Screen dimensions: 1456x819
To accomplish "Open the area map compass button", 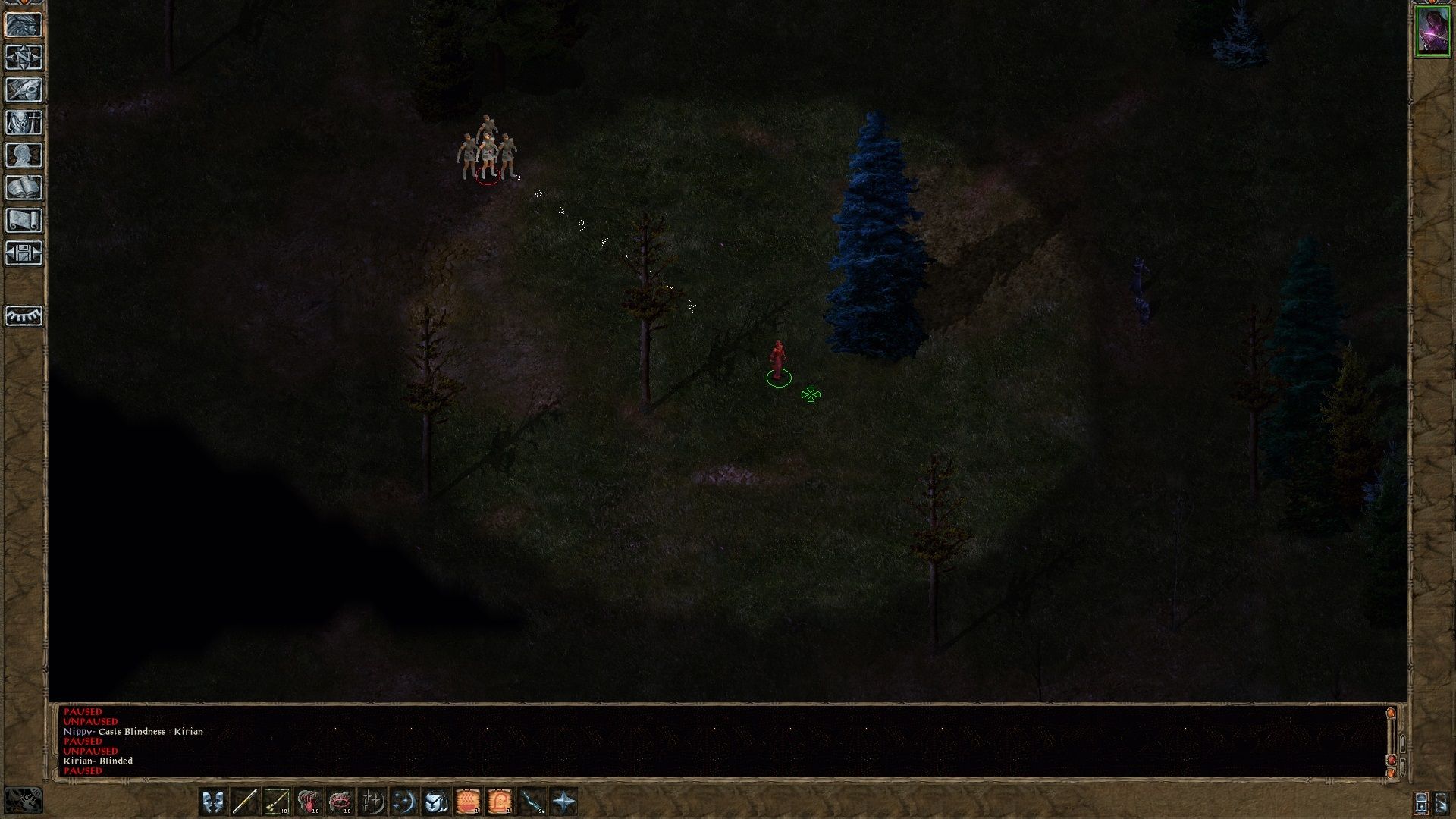I will [24, 57].
